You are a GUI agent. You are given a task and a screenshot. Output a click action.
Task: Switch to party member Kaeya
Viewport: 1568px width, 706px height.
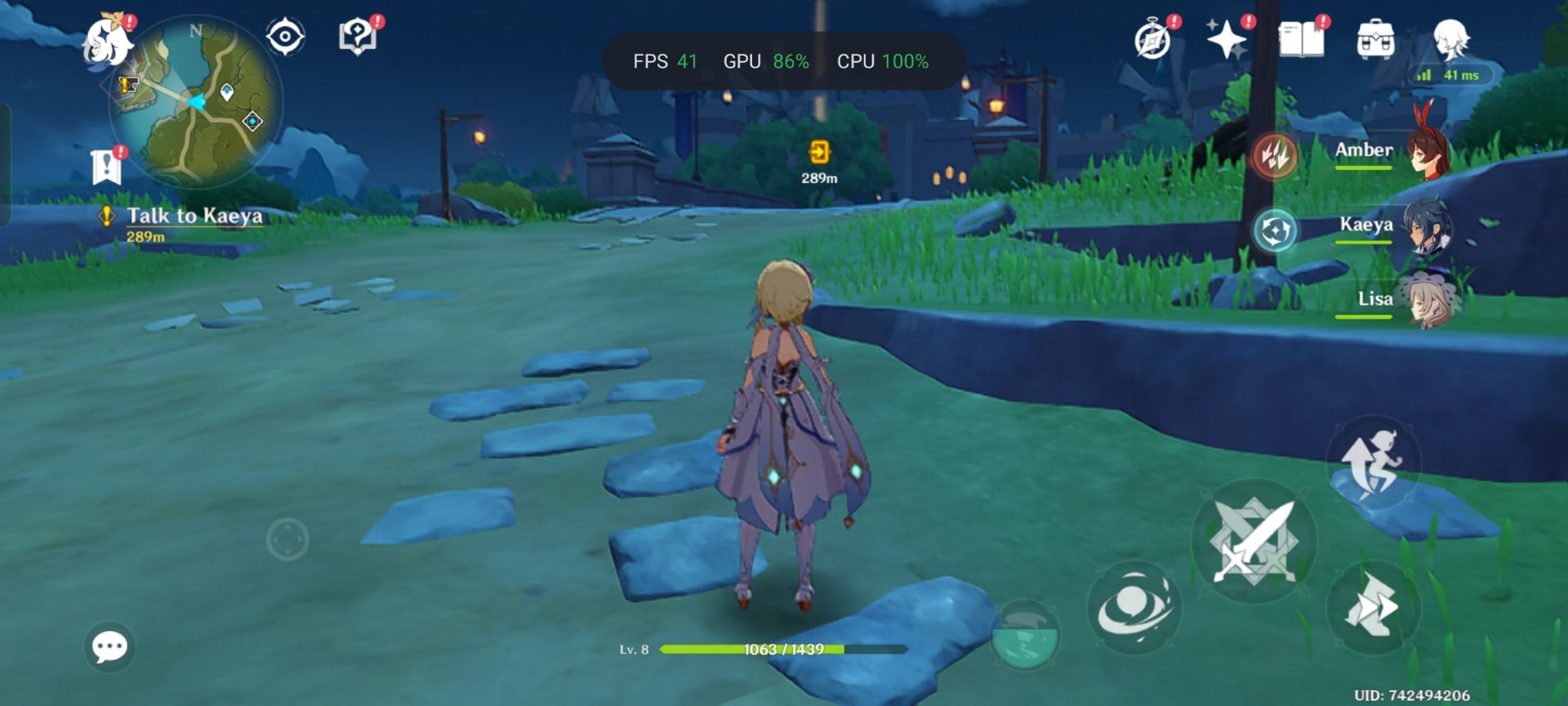point(1388,226)
